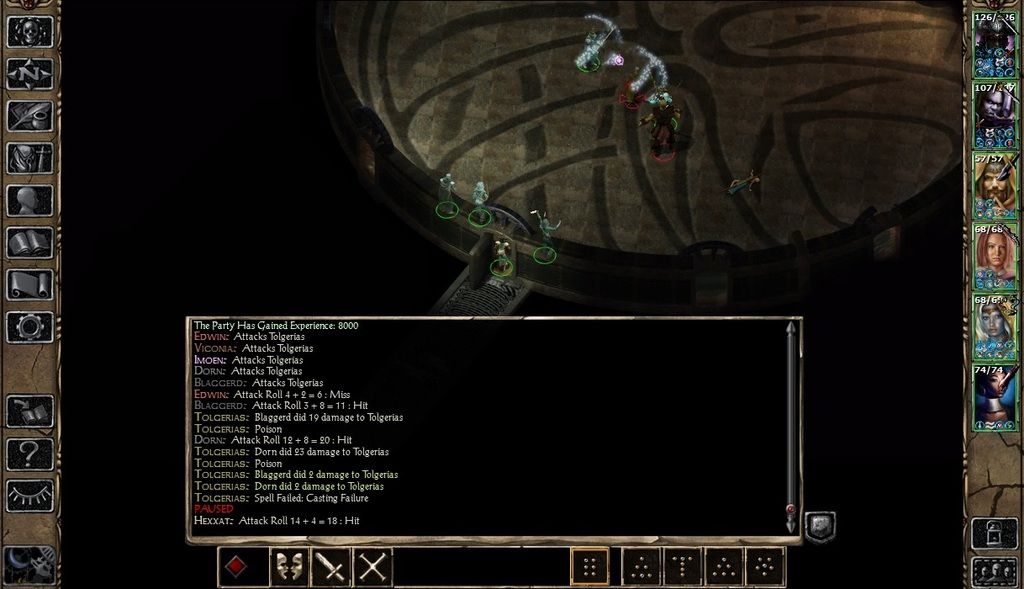This screenshot has width=1024, height=589.
Task: Click the shield button beside the combat log
Action: 819,527
